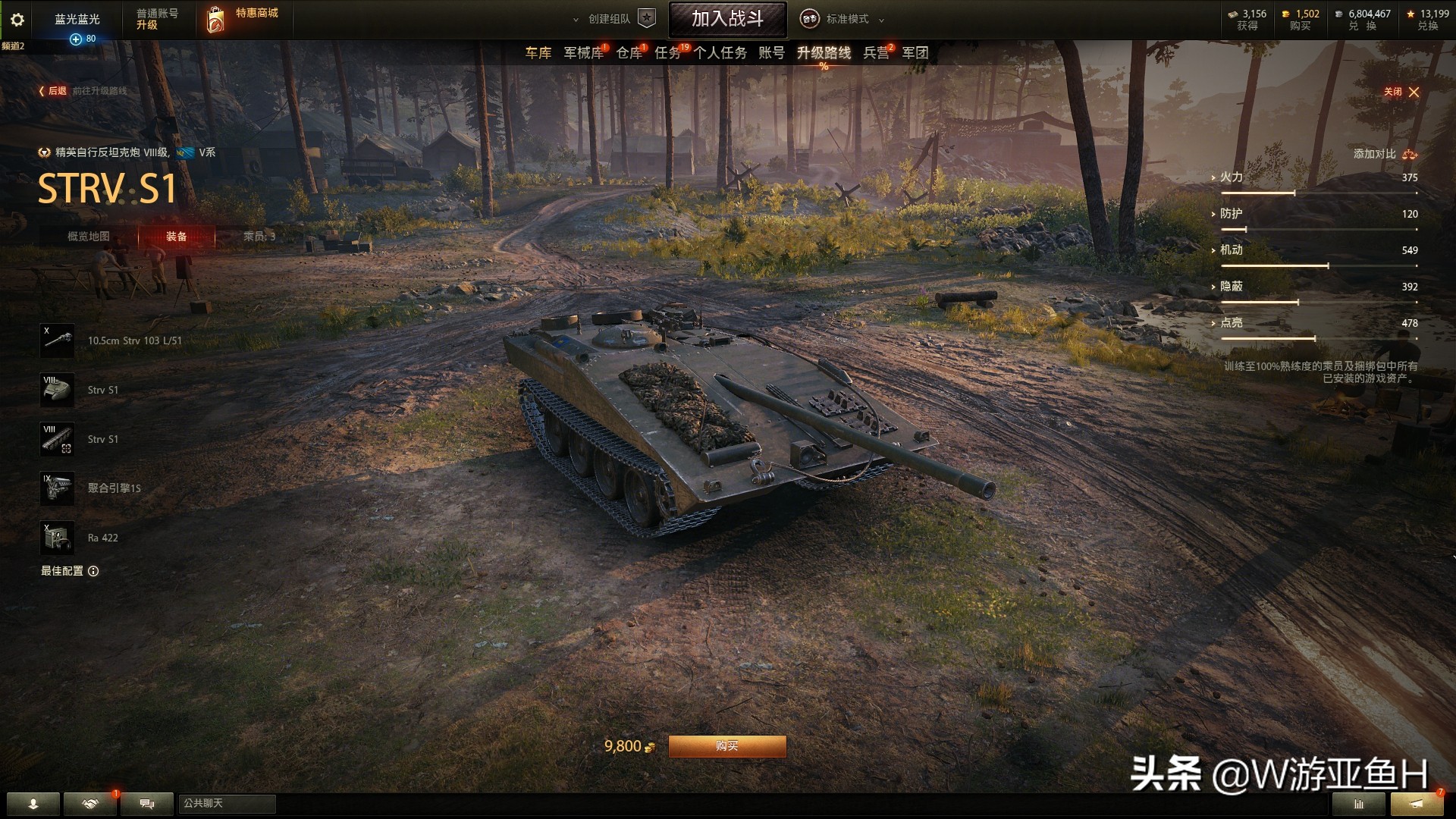Add vehicle to comparison via 添加对比
Viewport: 1456px width, 819px height.
pyautogui.click(x=1385, y=154)
